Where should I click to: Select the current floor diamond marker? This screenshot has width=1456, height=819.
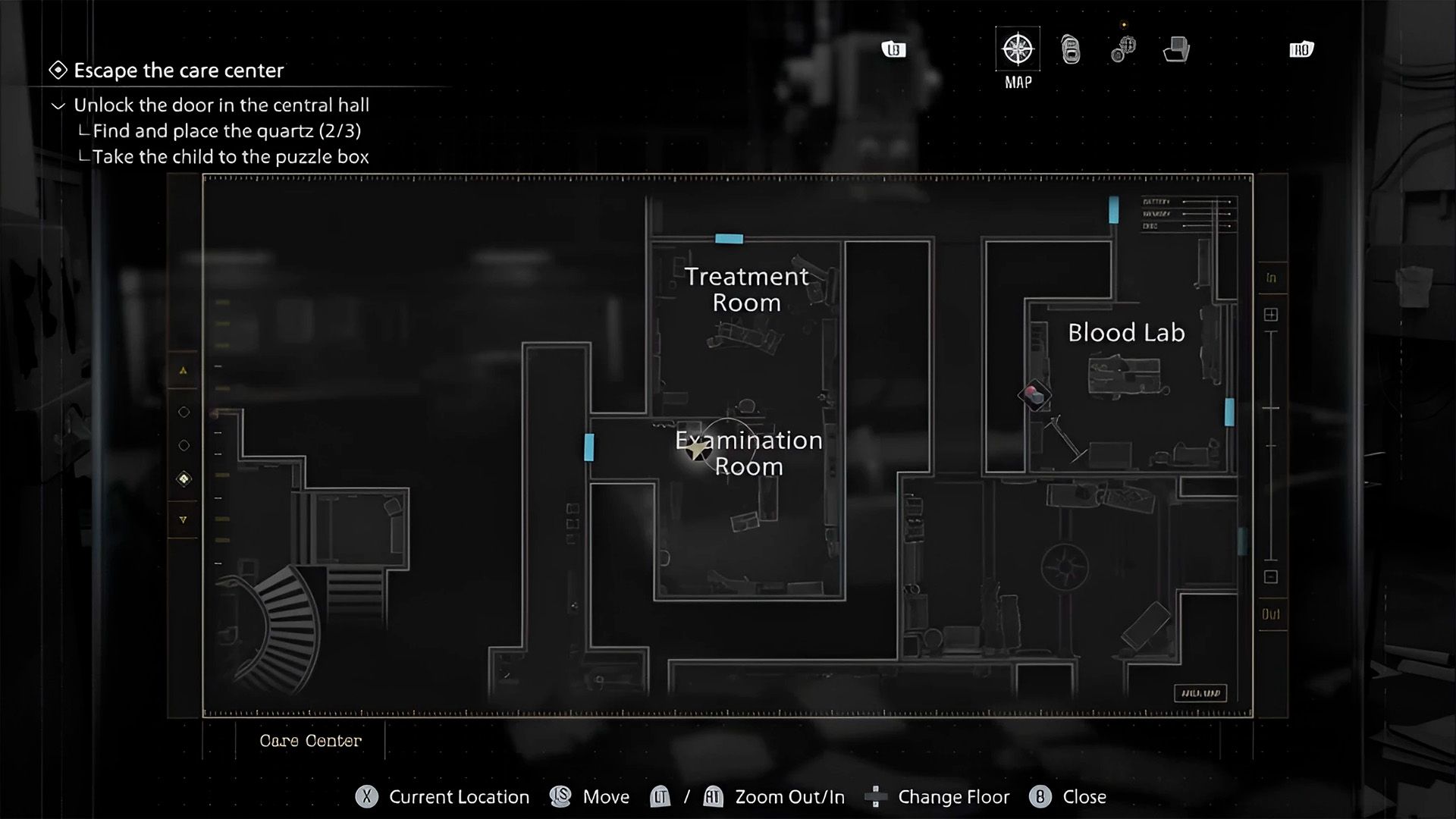pyautogui.click(x=184, y=479)
